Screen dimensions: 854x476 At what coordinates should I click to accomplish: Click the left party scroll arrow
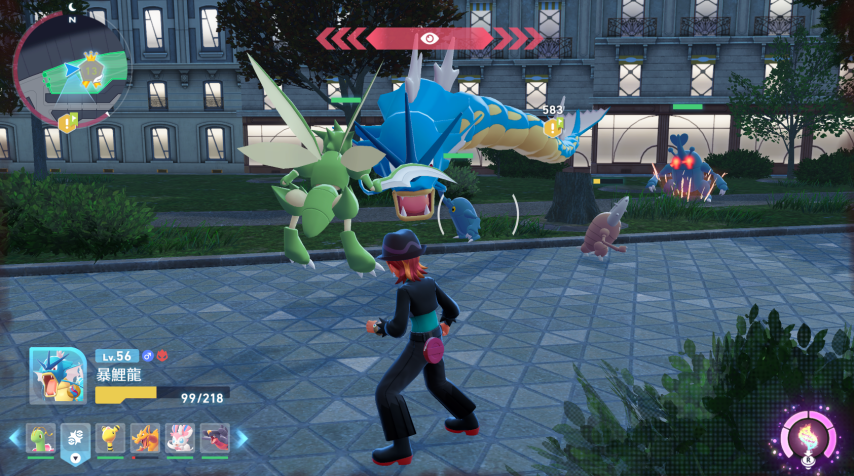(14, 438)
